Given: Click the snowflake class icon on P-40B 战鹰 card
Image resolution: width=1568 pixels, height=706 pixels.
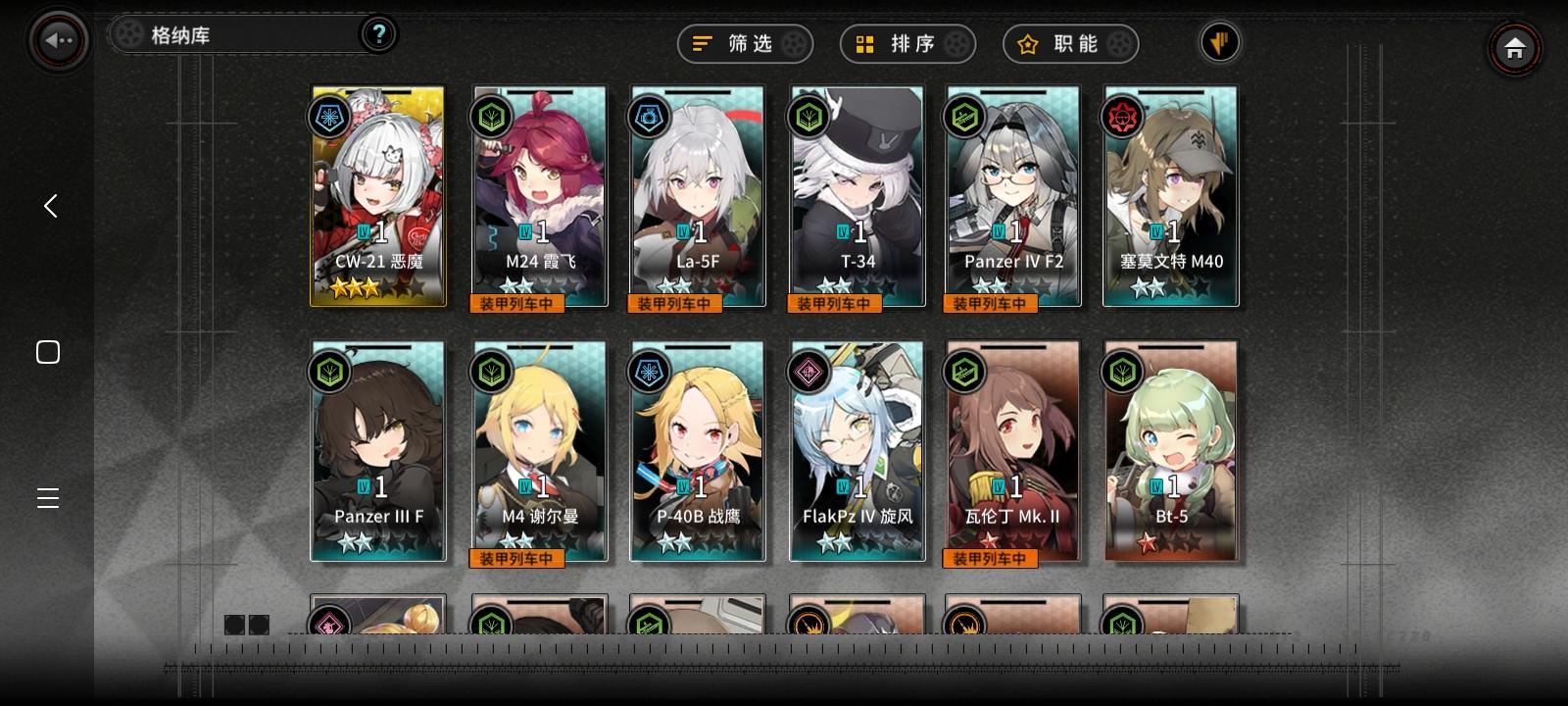Looking at the screenshot, I should [x=650, y=373].
